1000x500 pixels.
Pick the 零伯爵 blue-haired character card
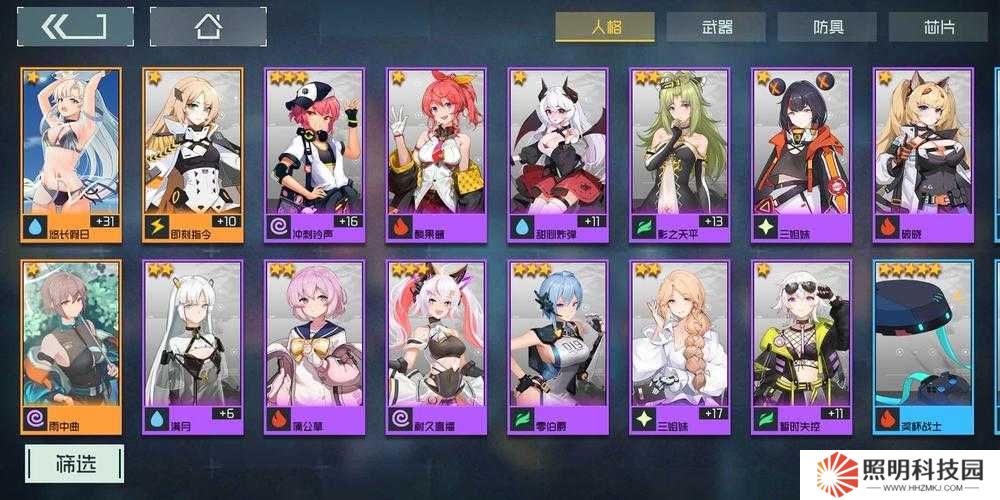[x=558, y=347]
